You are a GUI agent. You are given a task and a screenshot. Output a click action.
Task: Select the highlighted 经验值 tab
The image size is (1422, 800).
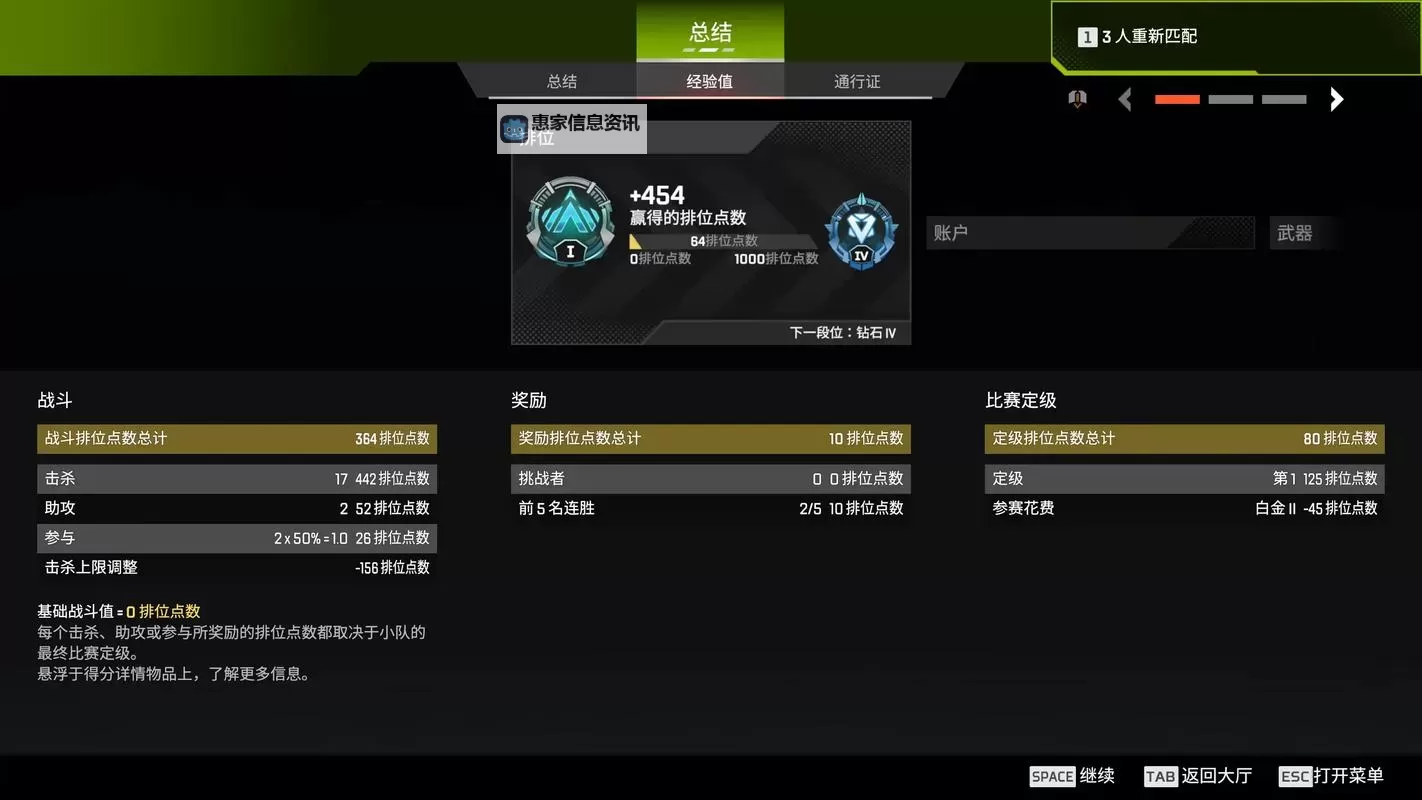pos(709,81)
